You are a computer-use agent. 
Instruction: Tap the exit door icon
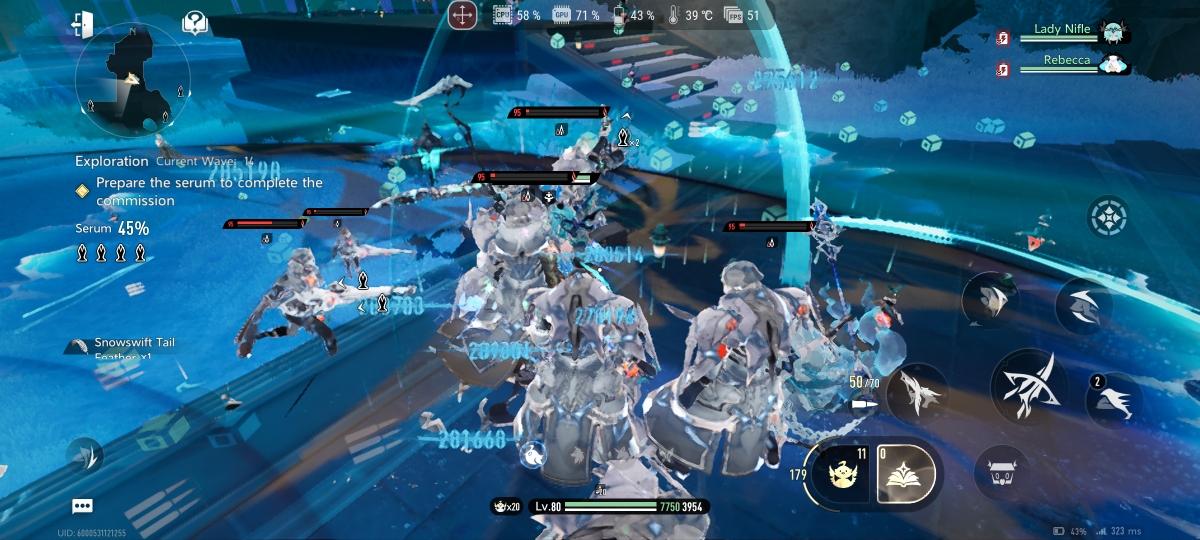tap(82, 25)
